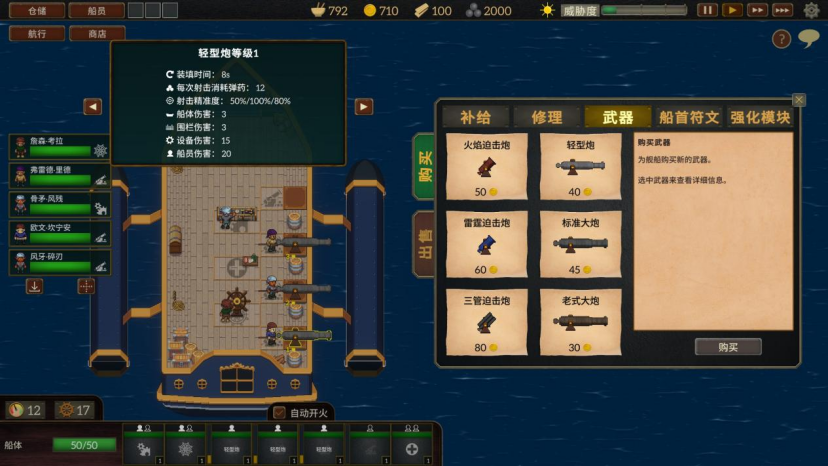The image size is (828, 466).
Task: Select the 火焰迫击炮 flame mortar for purchase
Action: click(x=486, y=167)
